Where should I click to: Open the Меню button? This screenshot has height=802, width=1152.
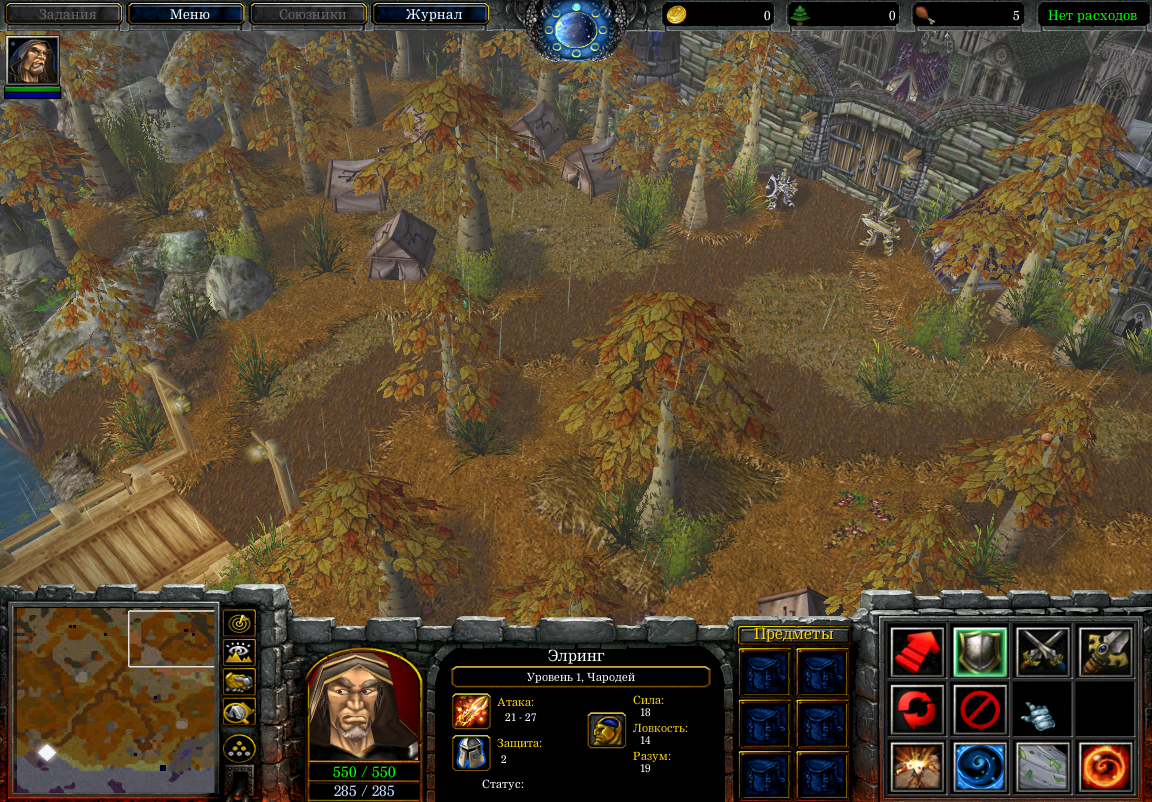pyautogui.click(x=186, y=15)
